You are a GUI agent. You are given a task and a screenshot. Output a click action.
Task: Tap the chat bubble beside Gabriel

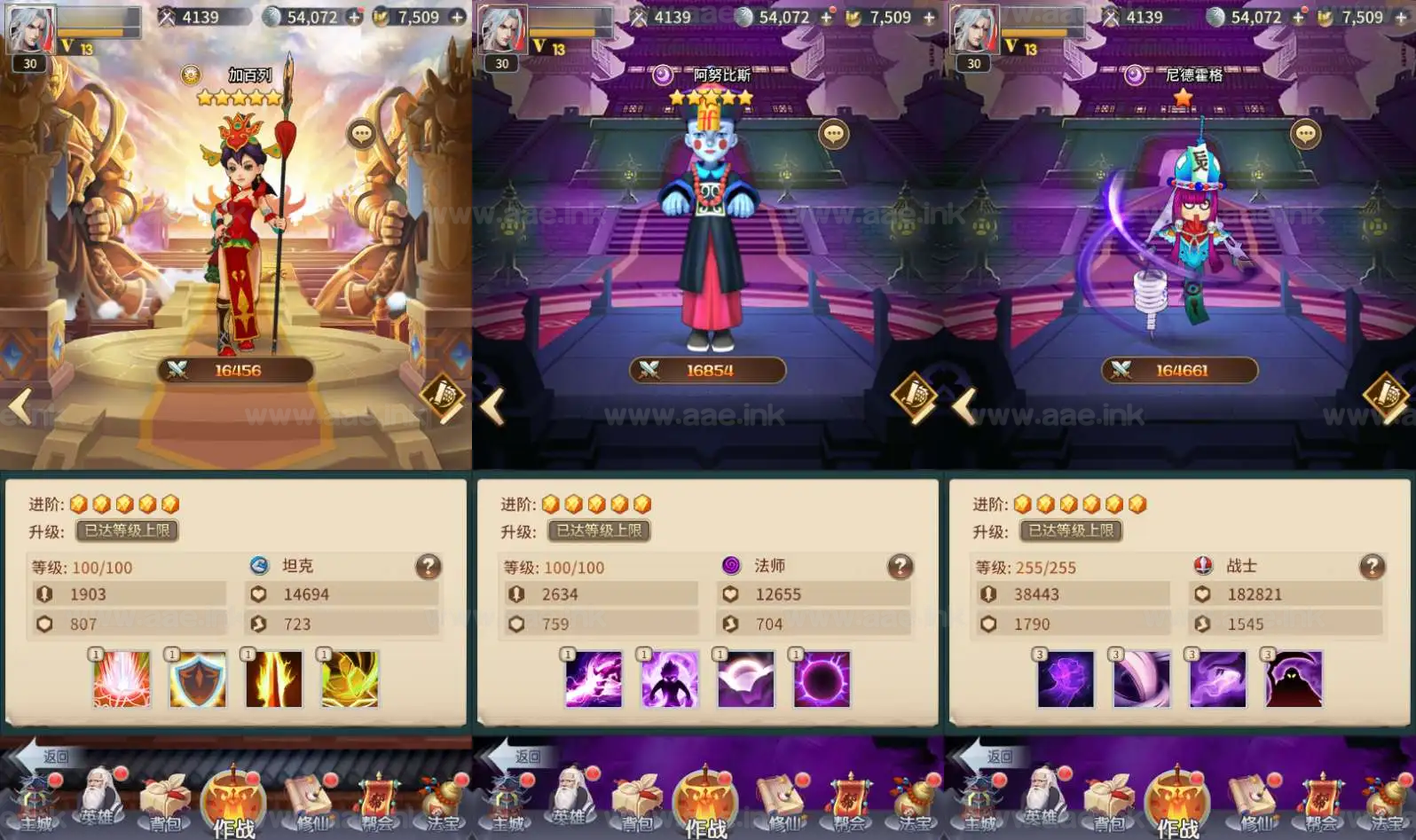click(362, 133)
